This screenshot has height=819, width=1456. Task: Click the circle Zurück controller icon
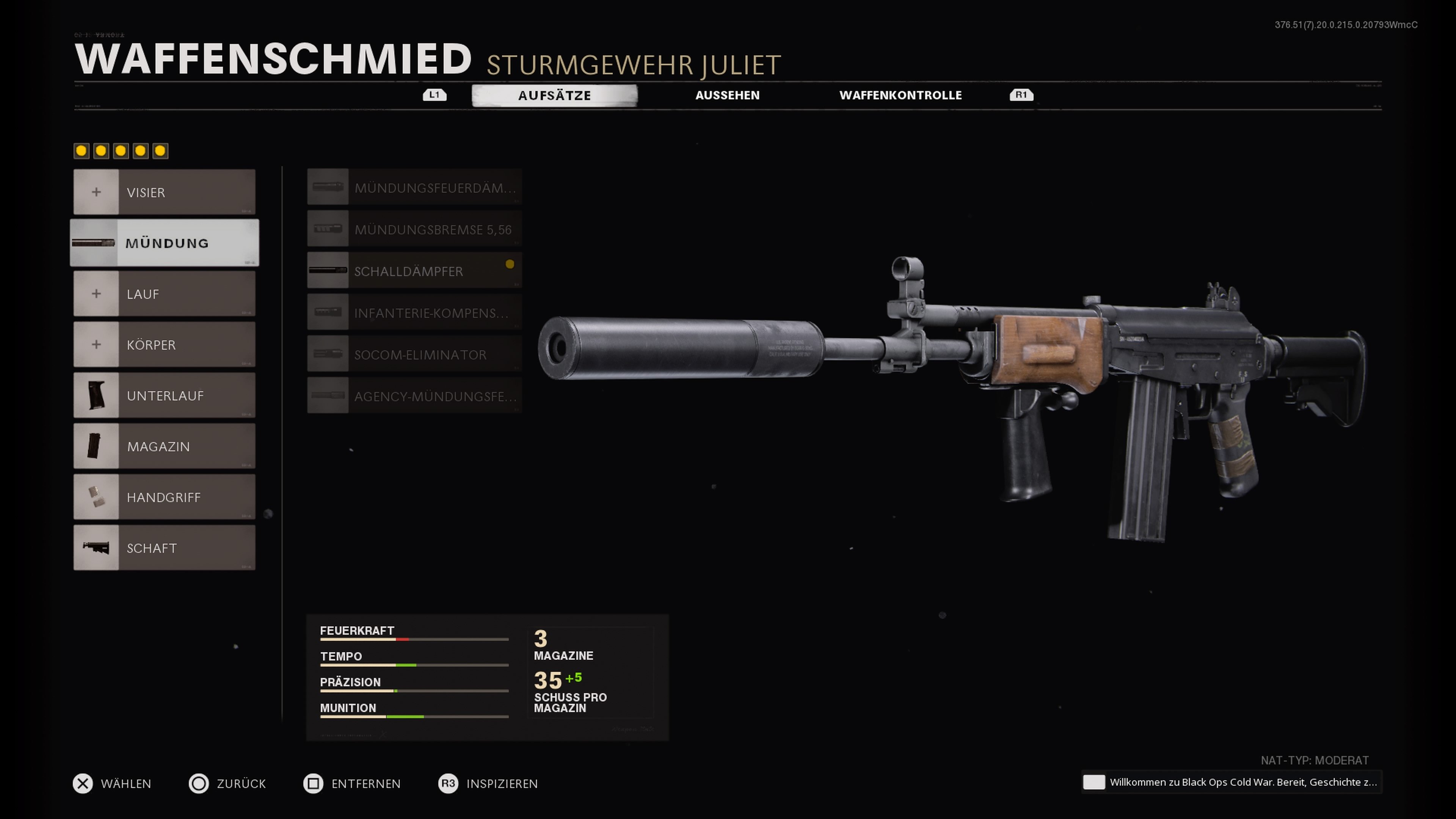click(x=199, y=783)
